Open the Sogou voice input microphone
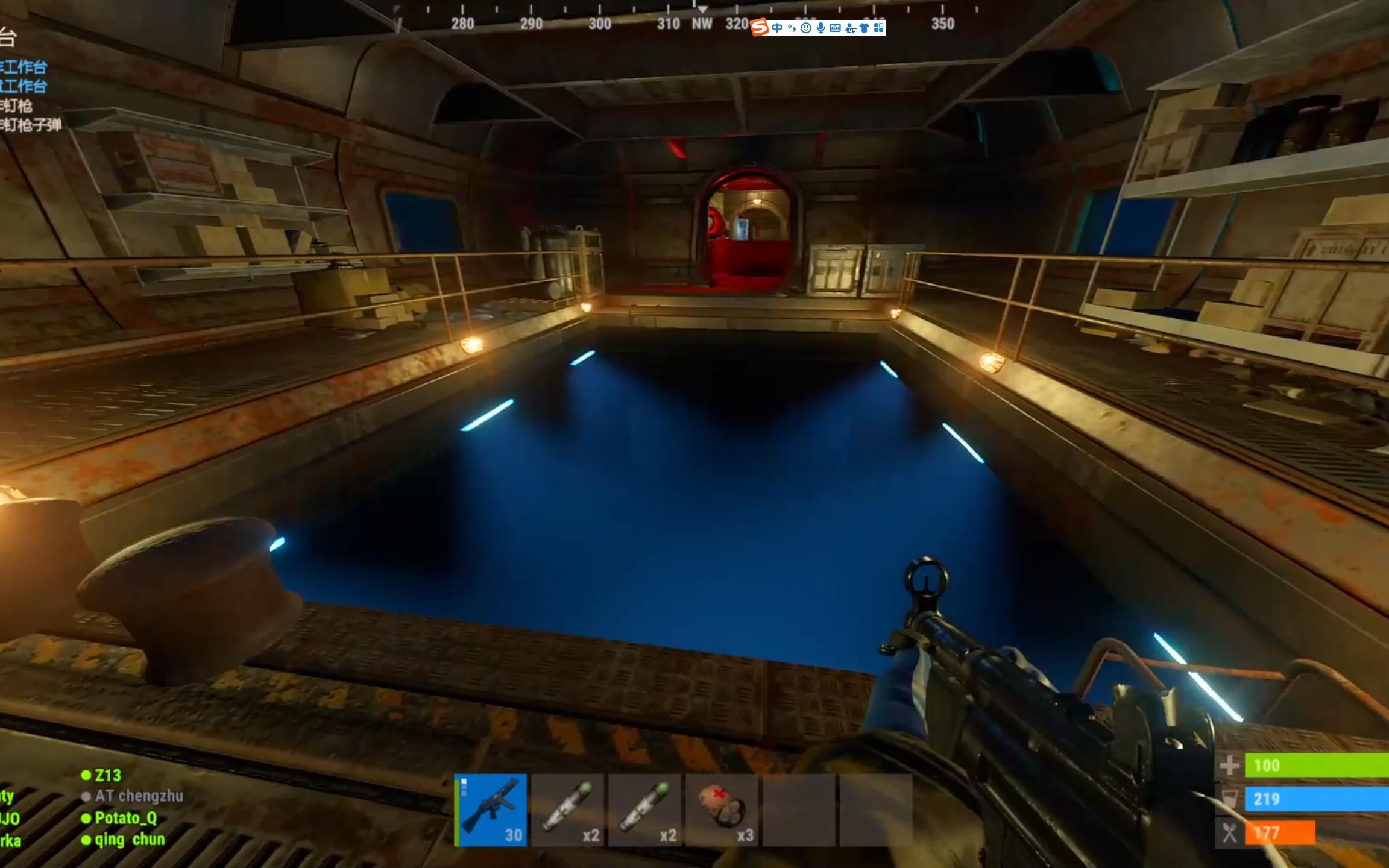1389x868 pixels. click(x=820, y=28)
